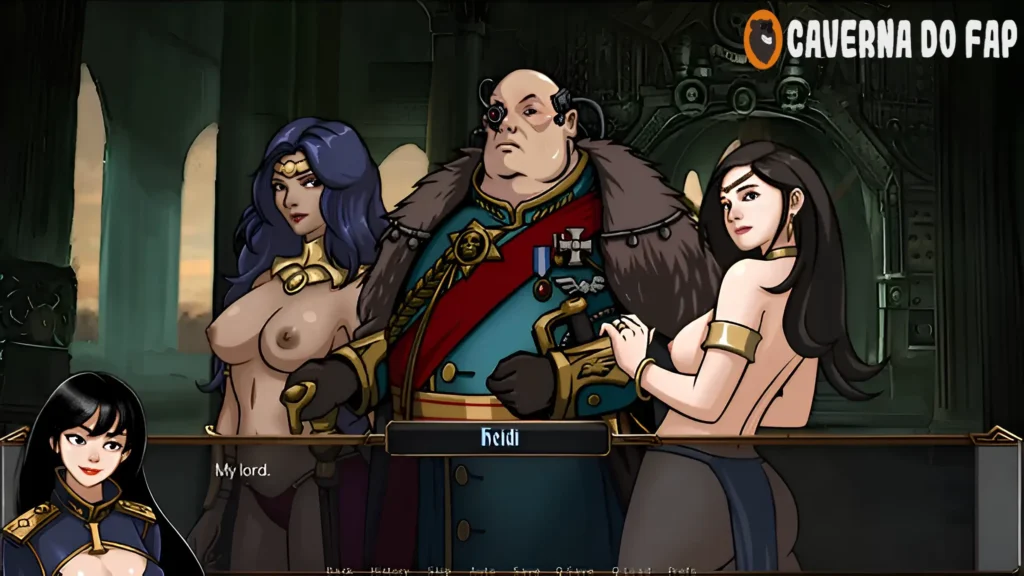Go Back in the quick menu

point(338,570)
